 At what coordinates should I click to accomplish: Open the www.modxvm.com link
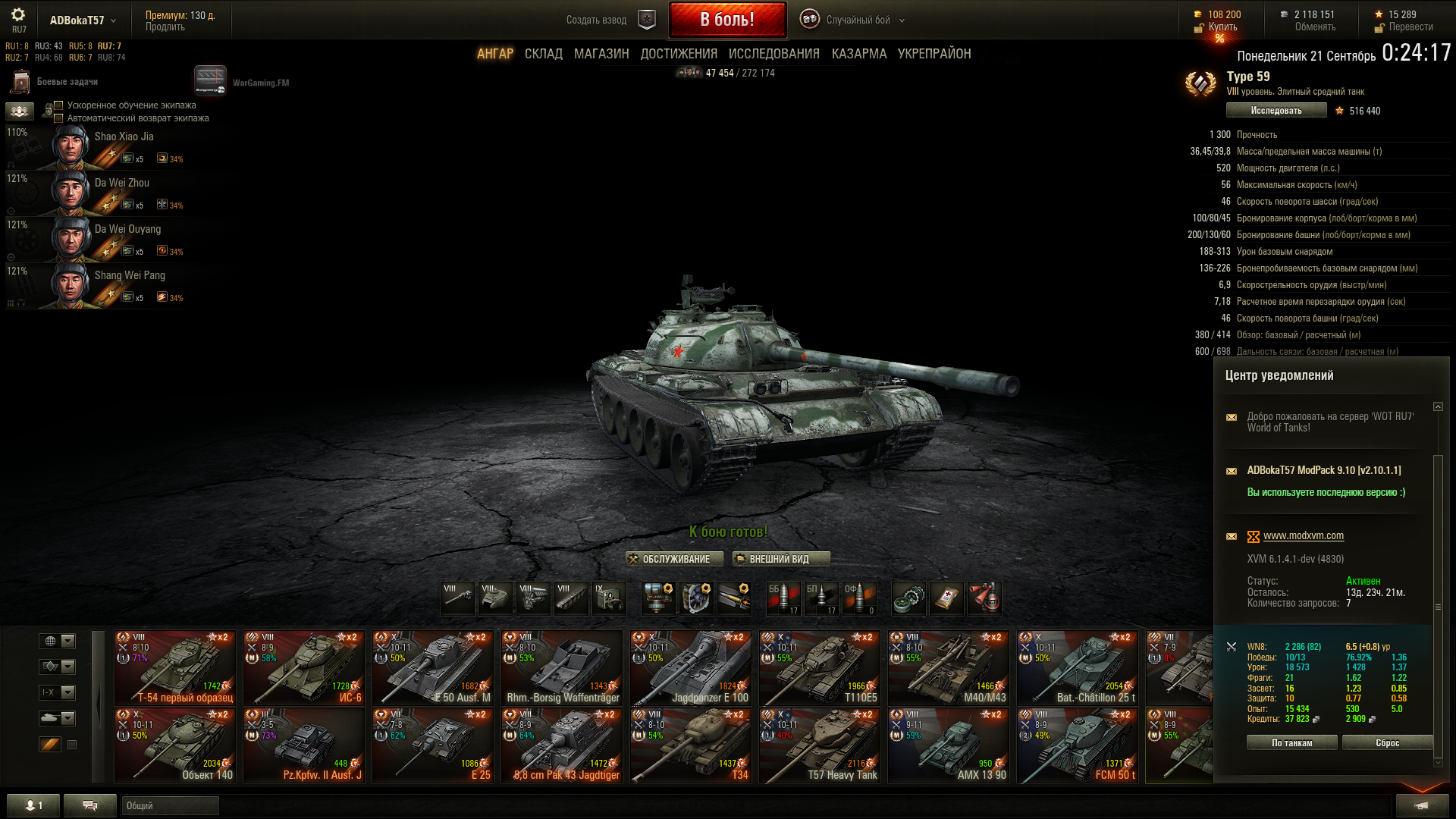pyautogui.click(x=1303, y=536)
